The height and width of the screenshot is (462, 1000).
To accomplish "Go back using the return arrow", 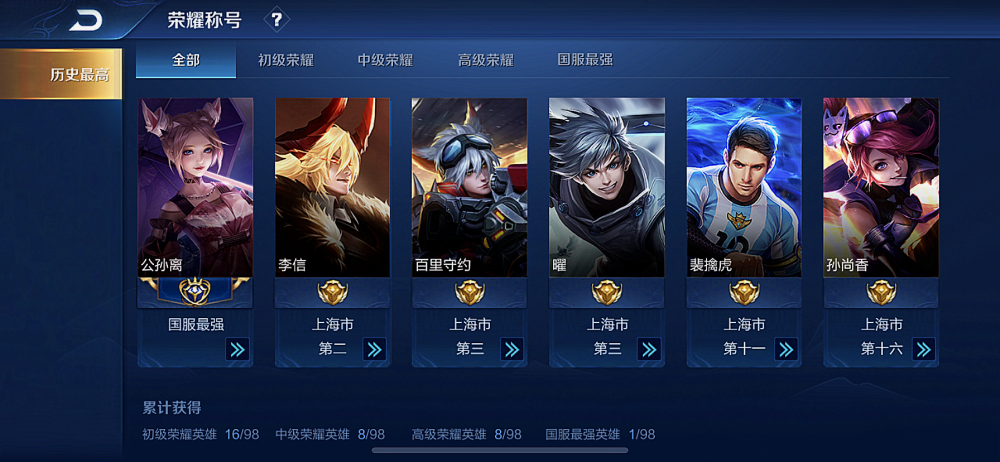I will 87,19.
